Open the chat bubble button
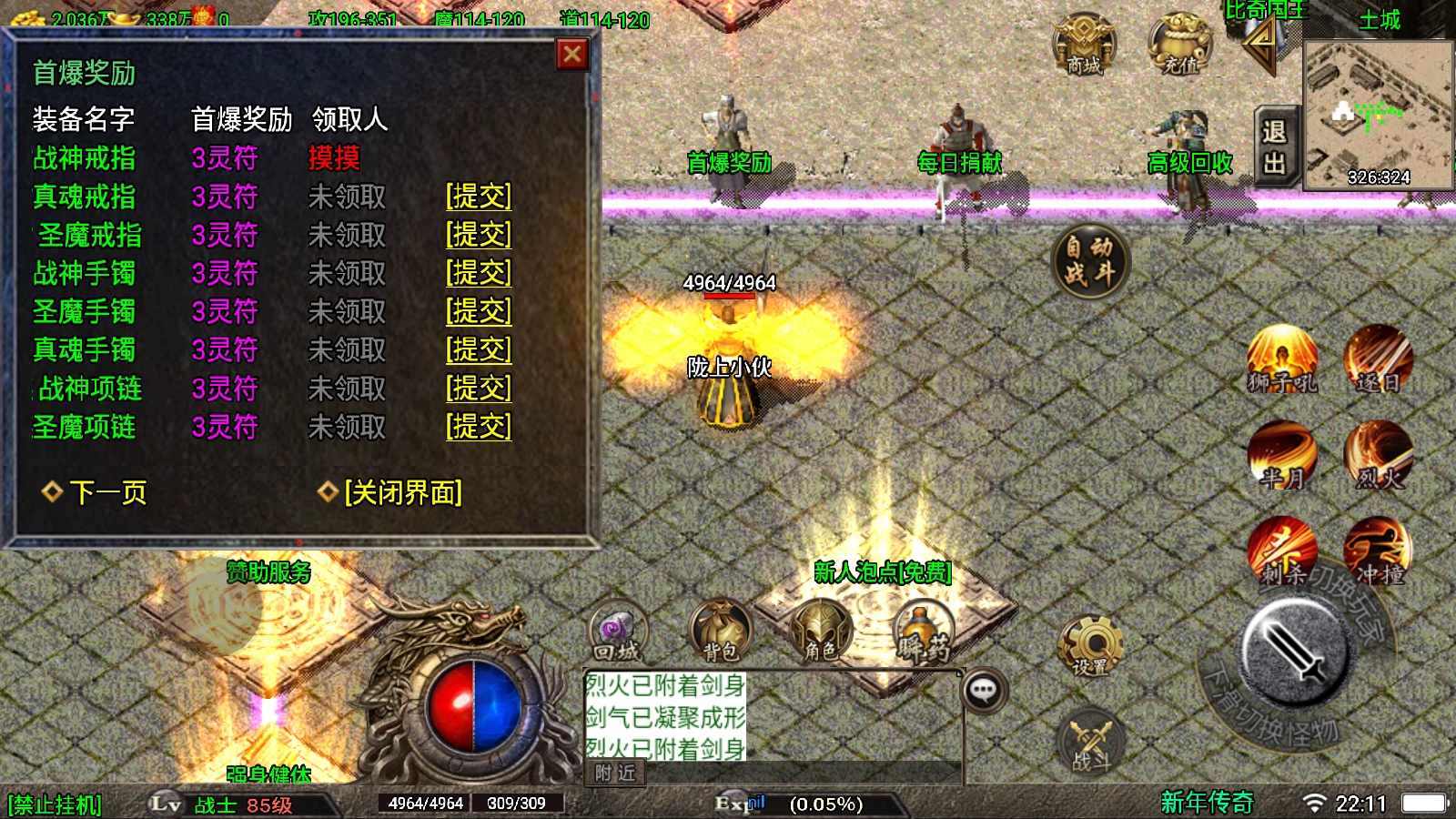 984,691
